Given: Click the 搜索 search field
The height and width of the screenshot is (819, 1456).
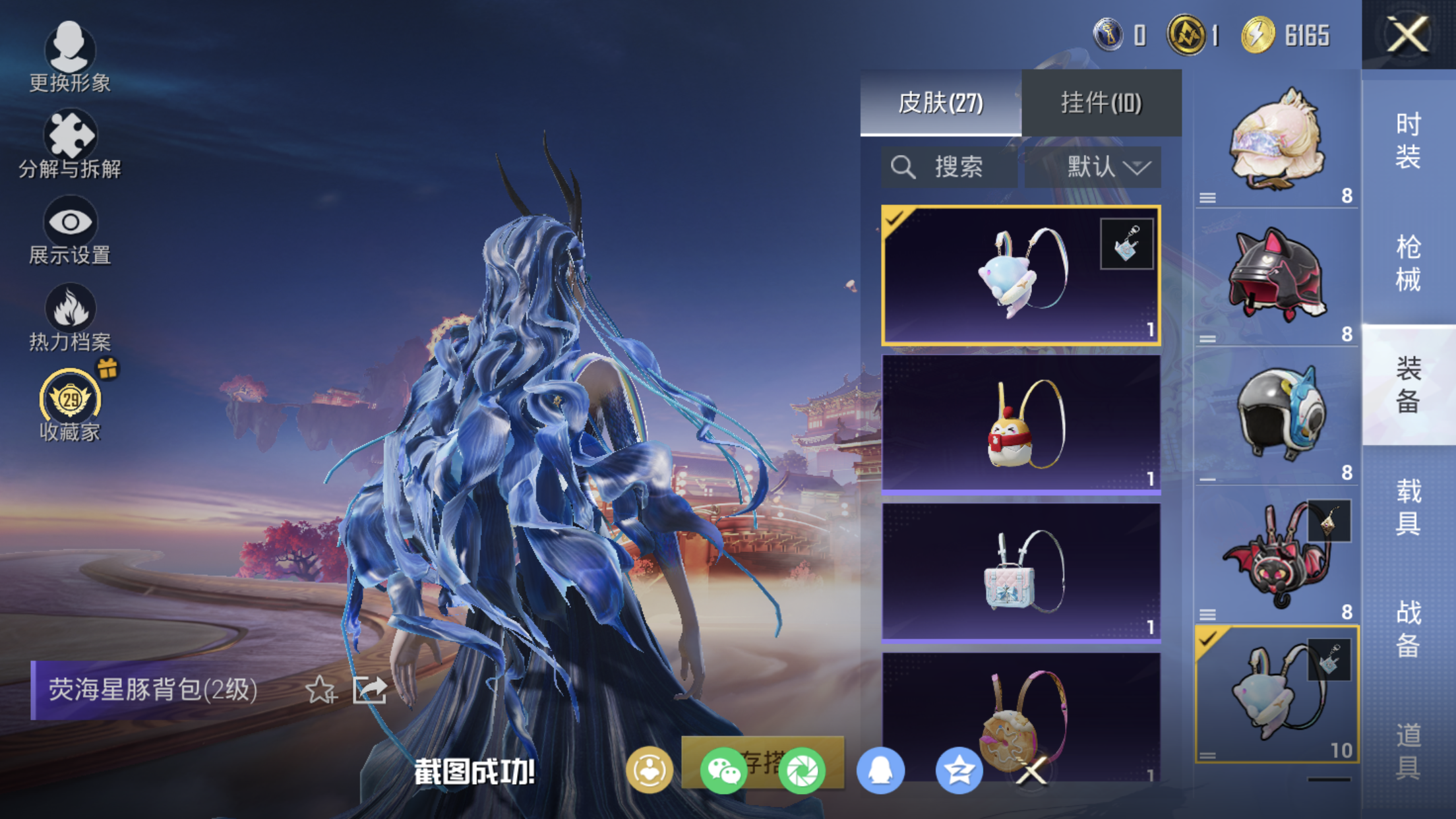Looking at the screenshot, I should tap(950, 167).
